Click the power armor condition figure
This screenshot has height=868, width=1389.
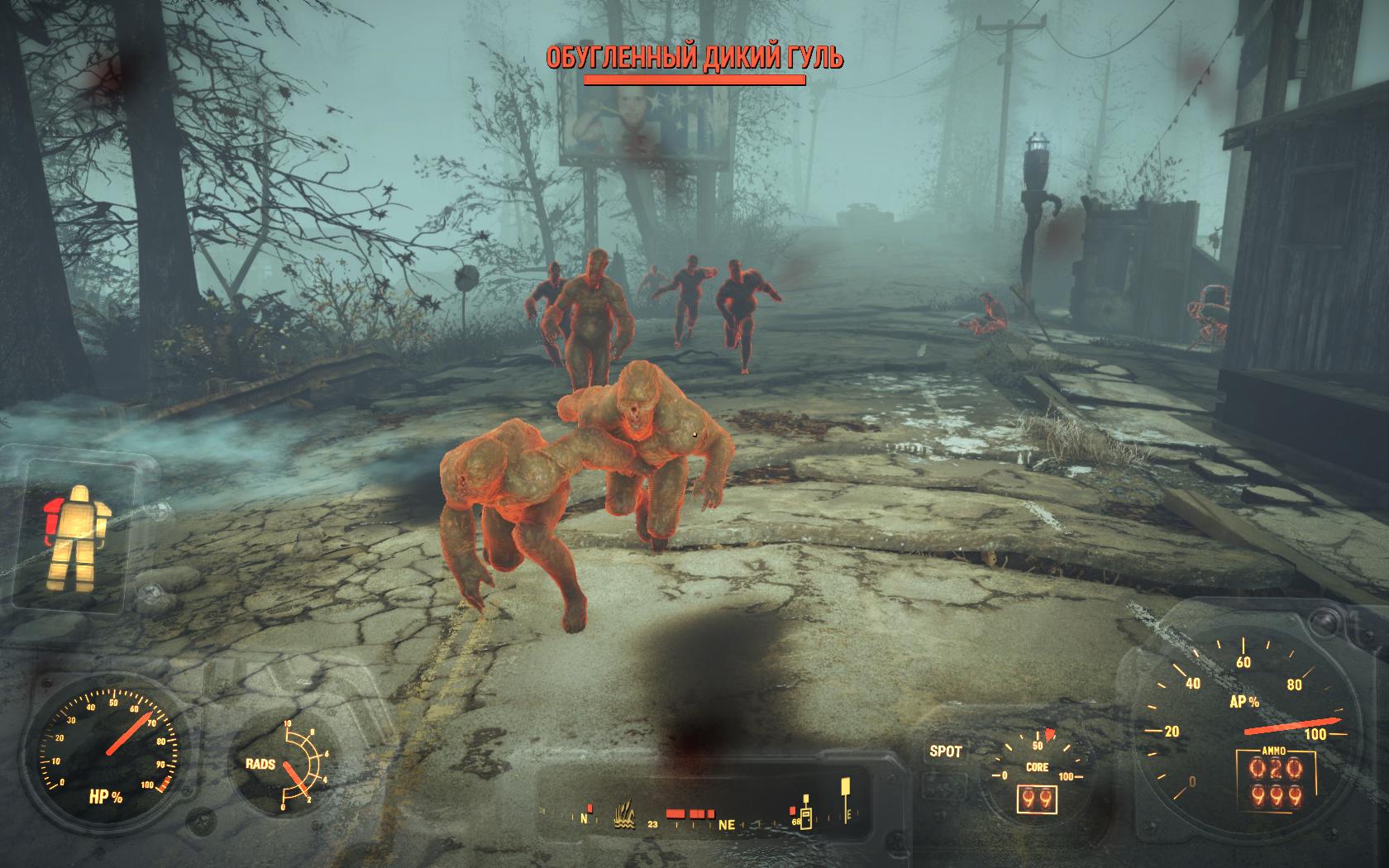point(71,538)
